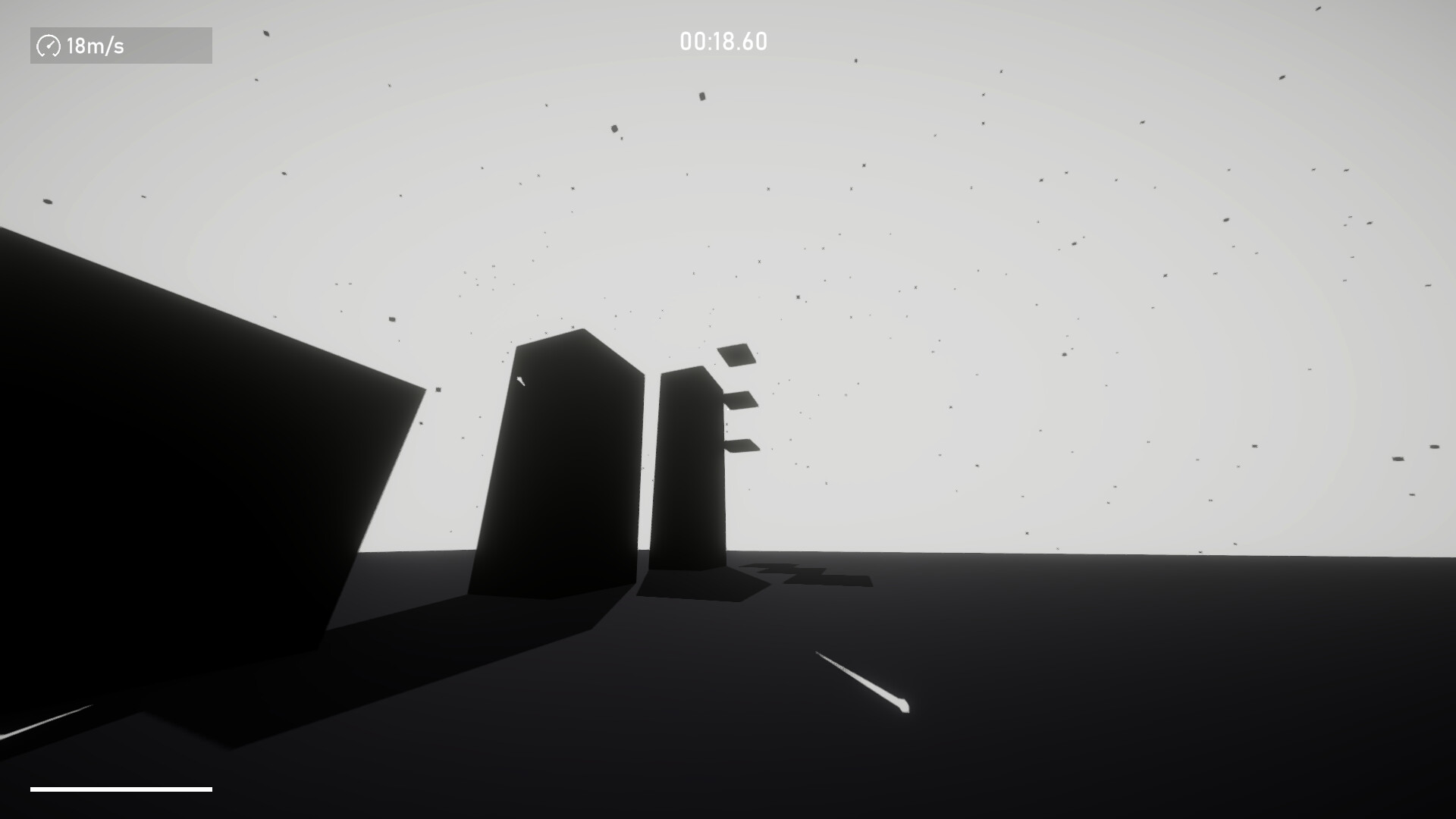The height and width of the screenshot is (819, 1456).
Task: Click the speedometer gauge icon
Action: (x=49, y=46)
